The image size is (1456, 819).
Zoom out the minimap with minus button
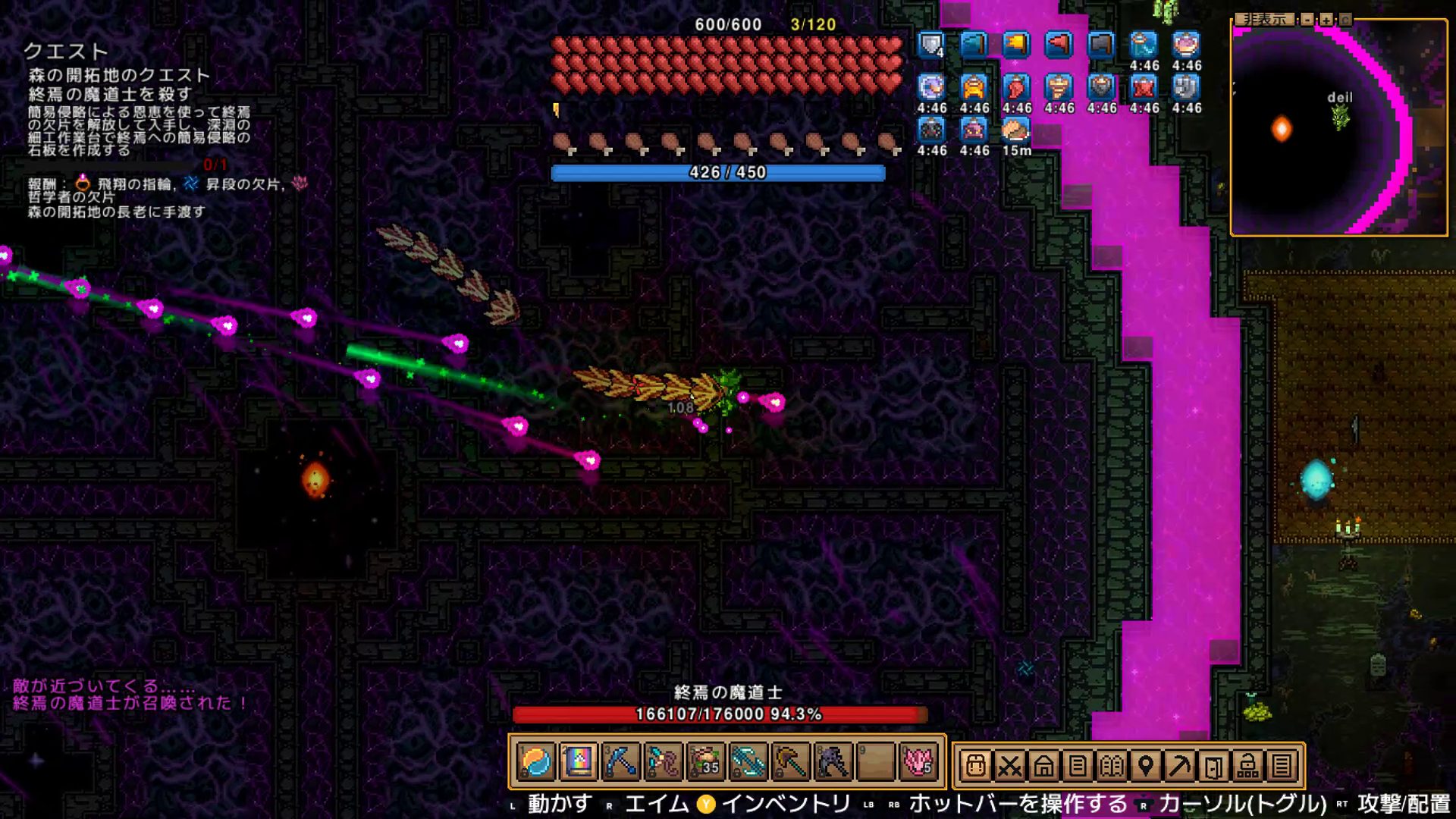coord(1307,20)
